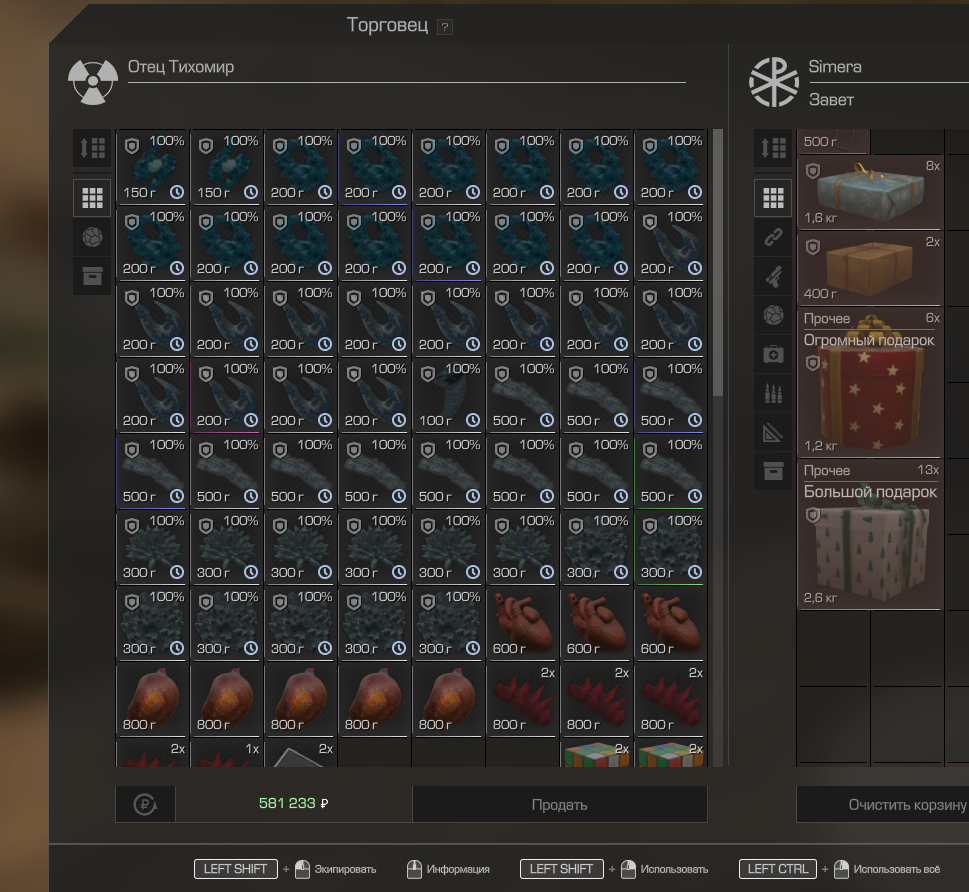Choose the brown cardboard parcel 2x stack
Image resolution: width=969 pixels, height=892 pixels.
click(x=869, y=267)
